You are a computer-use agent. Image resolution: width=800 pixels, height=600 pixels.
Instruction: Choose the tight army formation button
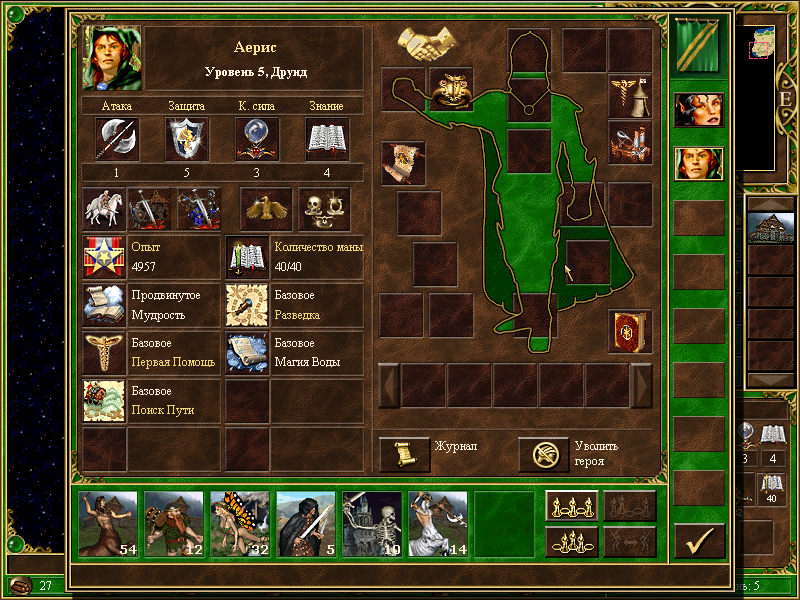coord(572,540)
